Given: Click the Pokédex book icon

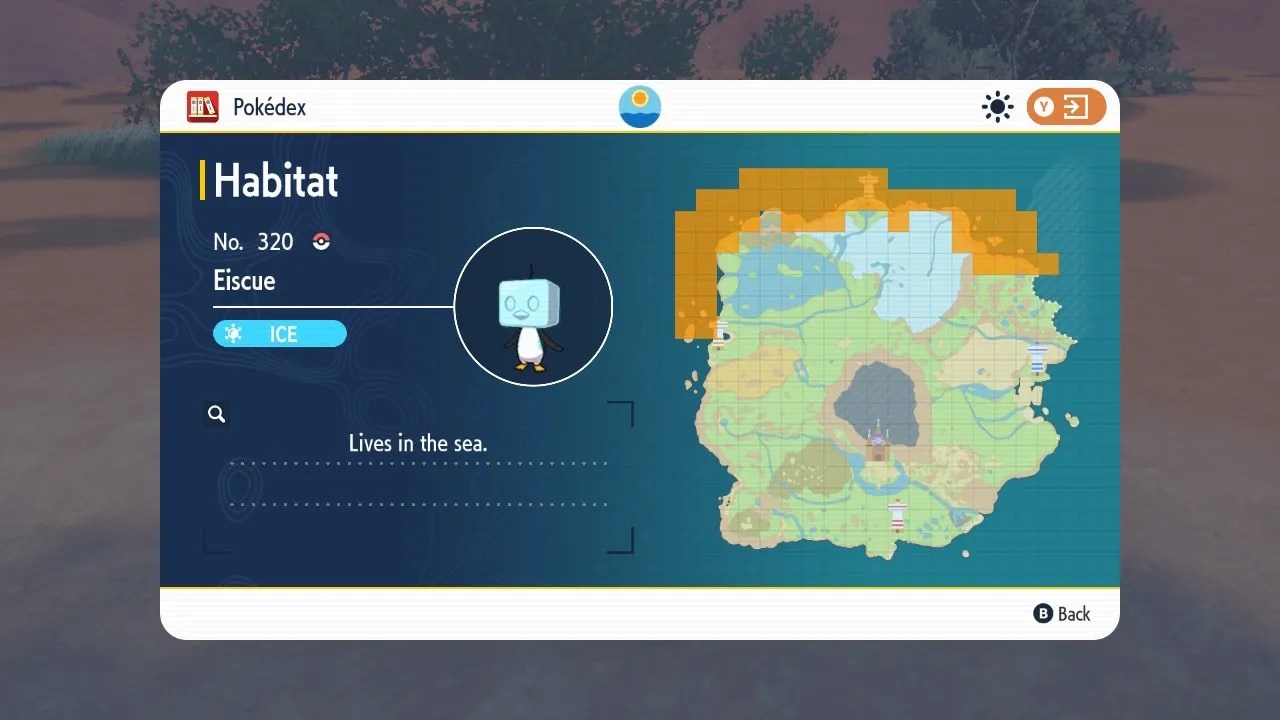Looking at the screenshot, I should (202, 107).
